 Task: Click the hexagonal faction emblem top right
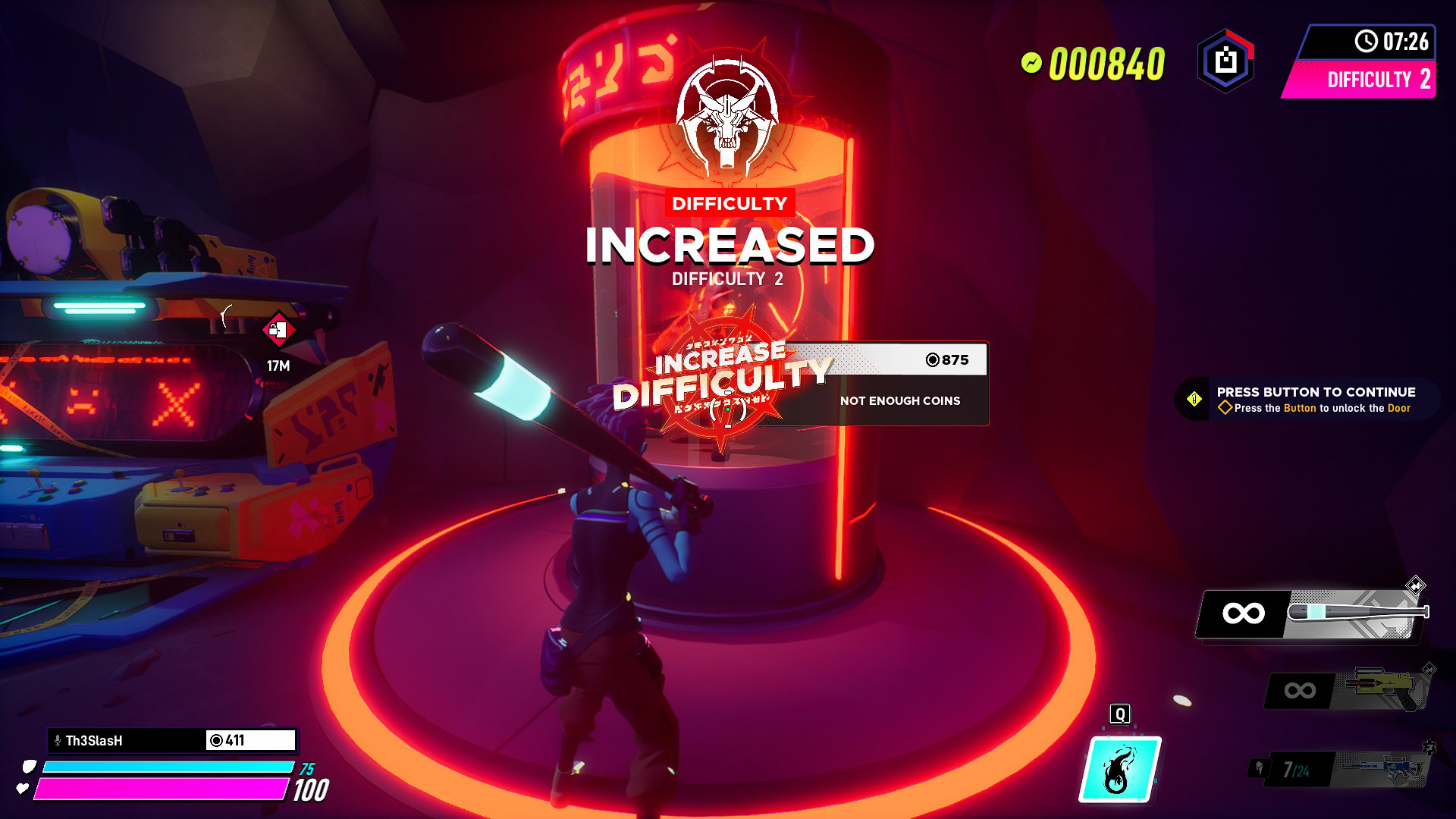[x=1224, y=61]
